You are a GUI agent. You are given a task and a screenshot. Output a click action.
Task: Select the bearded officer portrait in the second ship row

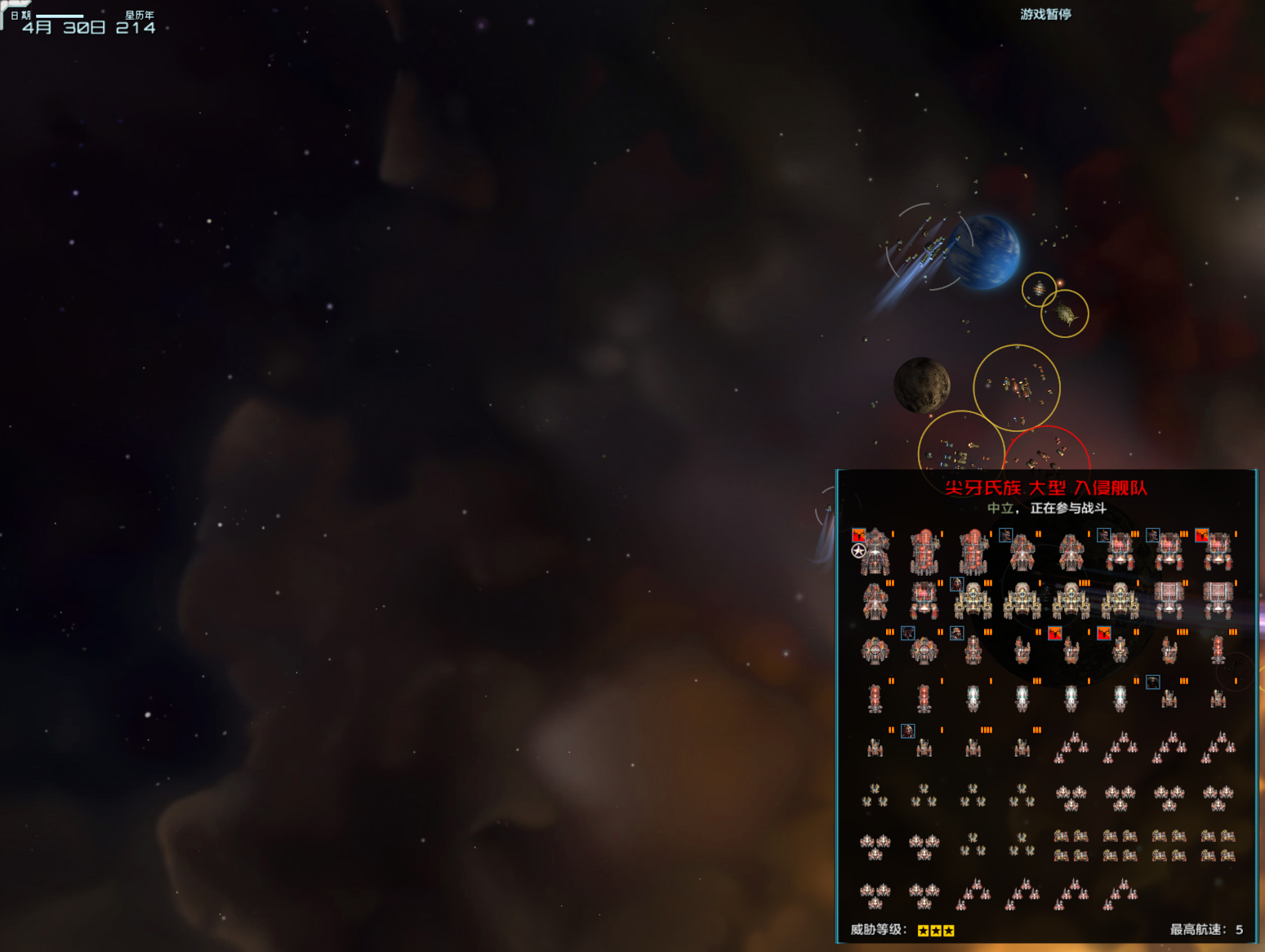956,585
